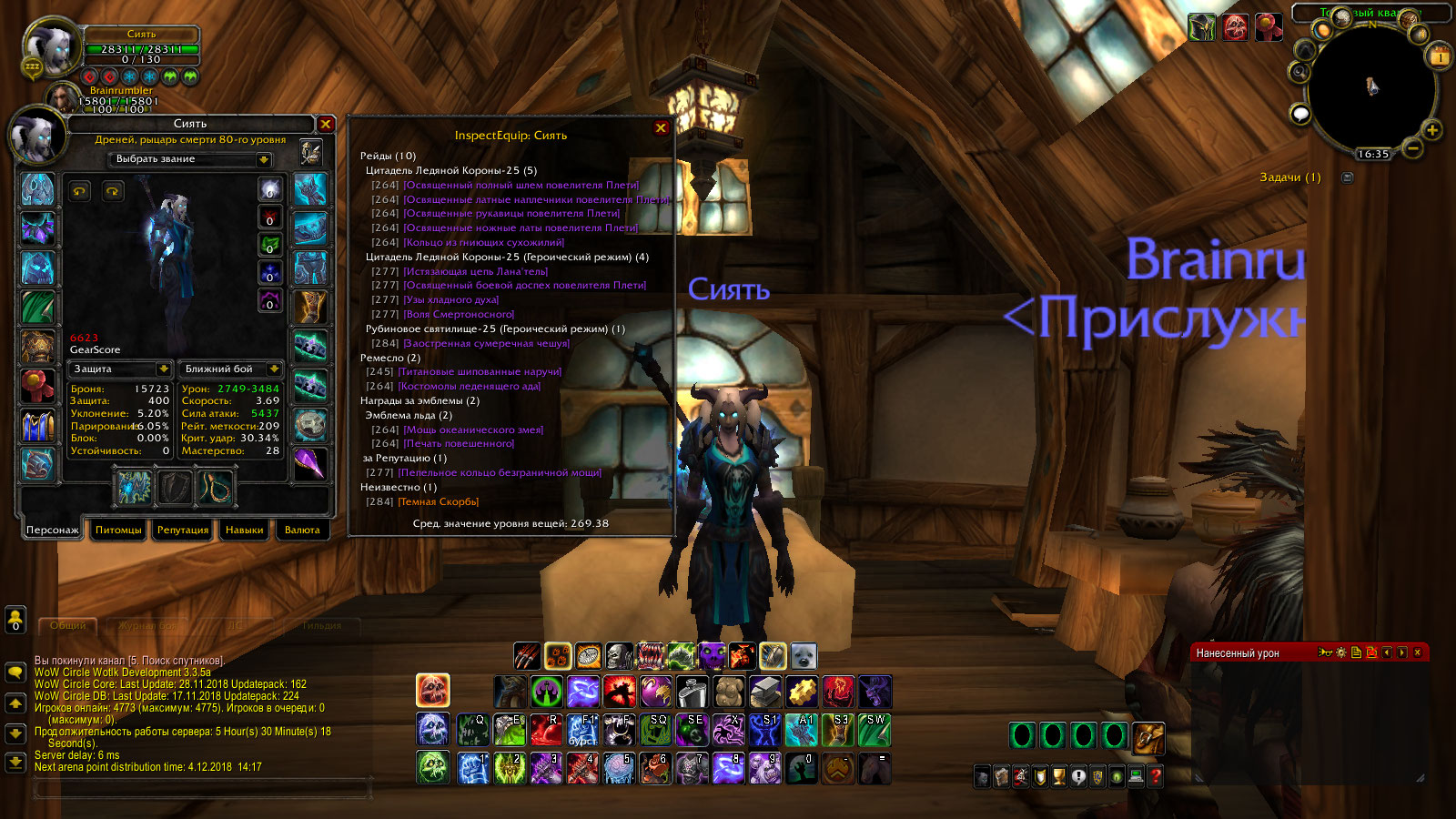Open the calendar button by the minimap
Viewport: 1456px width, 819px height.
1440,56
